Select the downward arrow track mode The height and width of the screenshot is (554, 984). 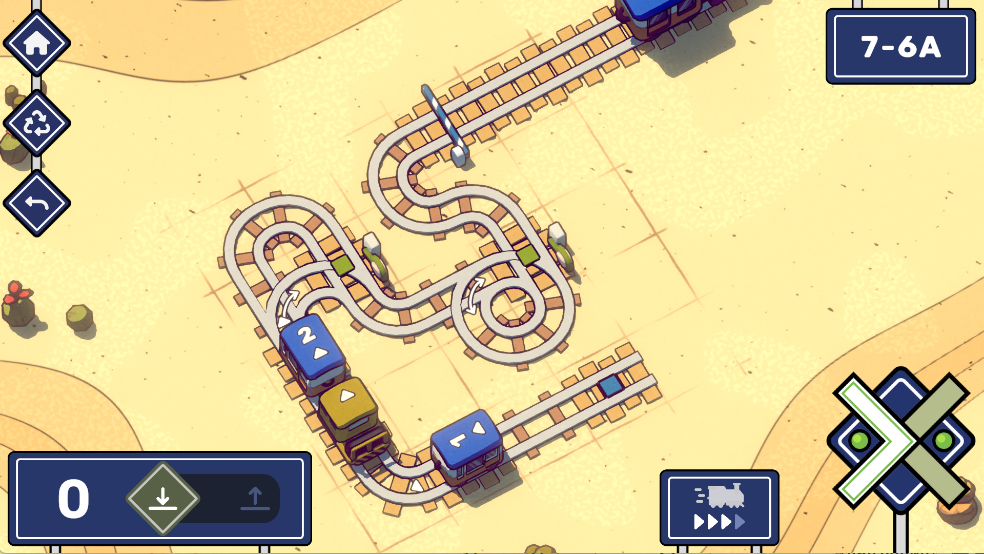(163, 498)
